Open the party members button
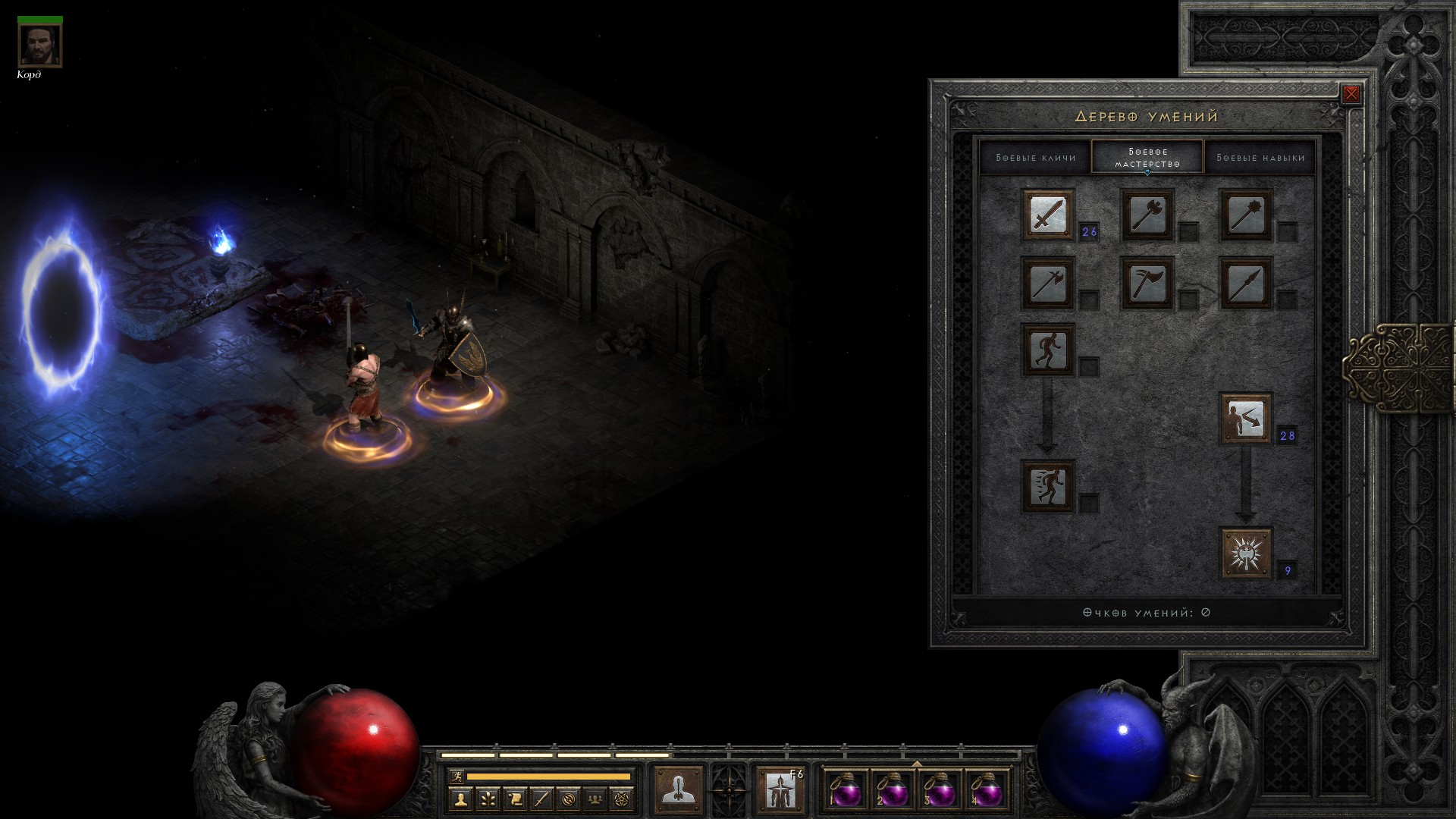 595,799
